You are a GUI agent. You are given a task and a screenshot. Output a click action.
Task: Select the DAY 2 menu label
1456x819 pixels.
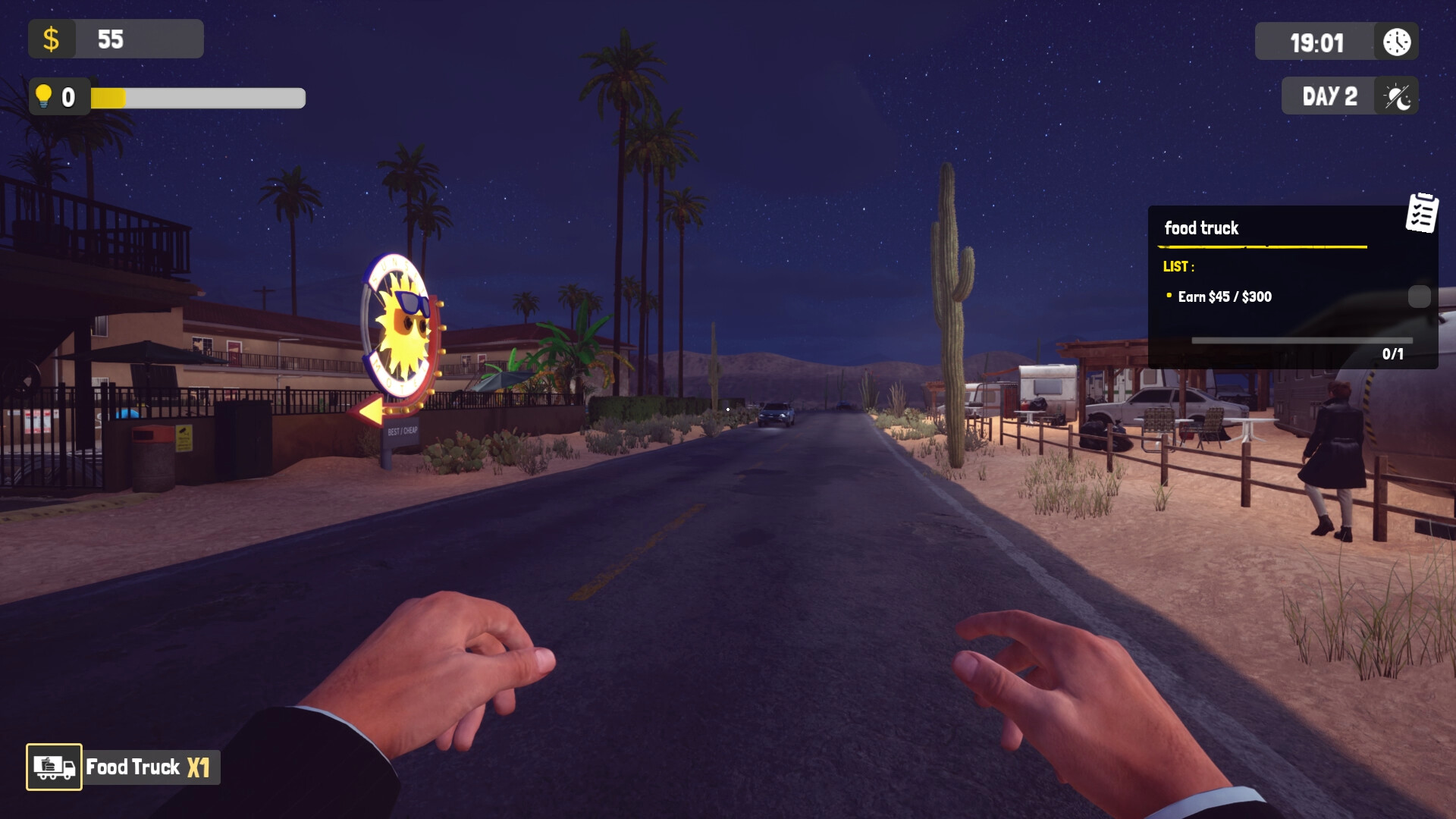click(1329, 96)
